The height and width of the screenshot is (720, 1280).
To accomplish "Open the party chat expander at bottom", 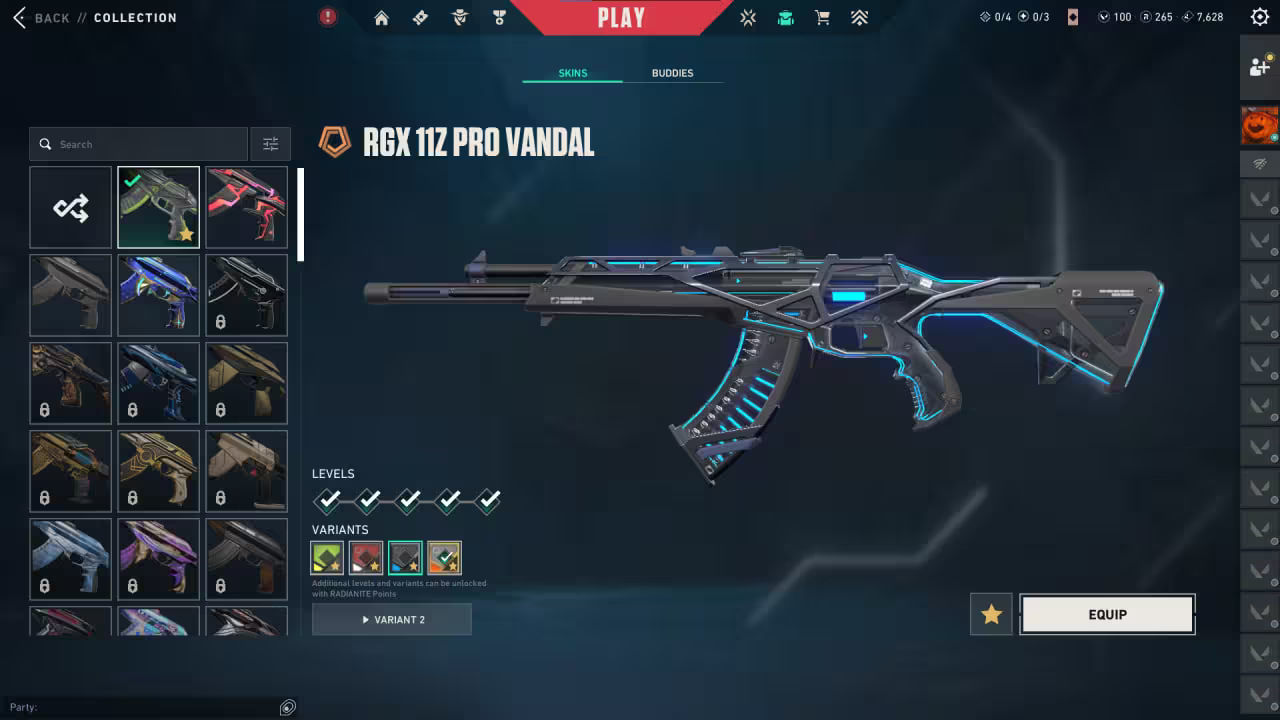I will (x=287, y=707).
